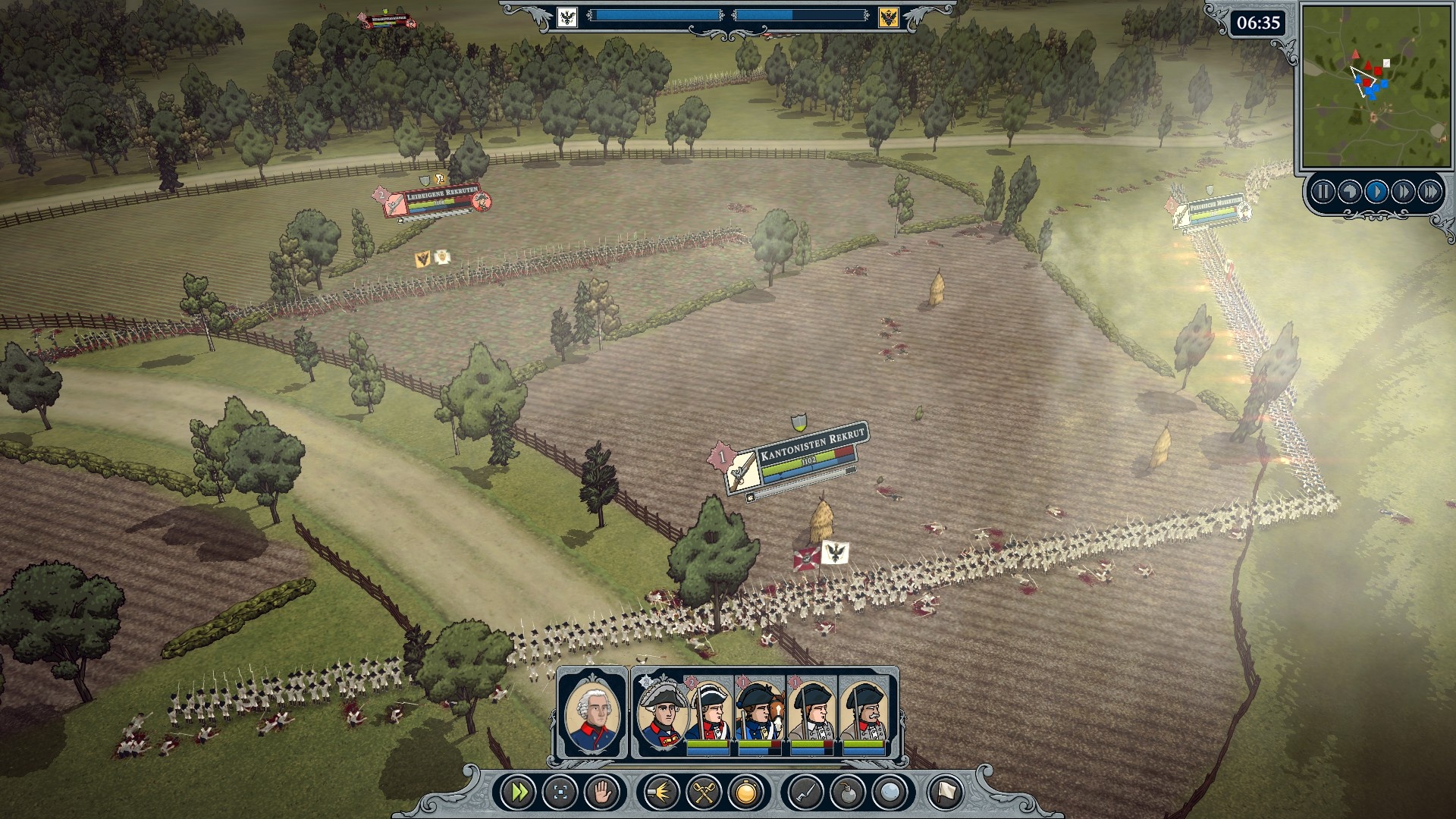Set slow-motion speed using the partial-circle button

pos(1349,192)
